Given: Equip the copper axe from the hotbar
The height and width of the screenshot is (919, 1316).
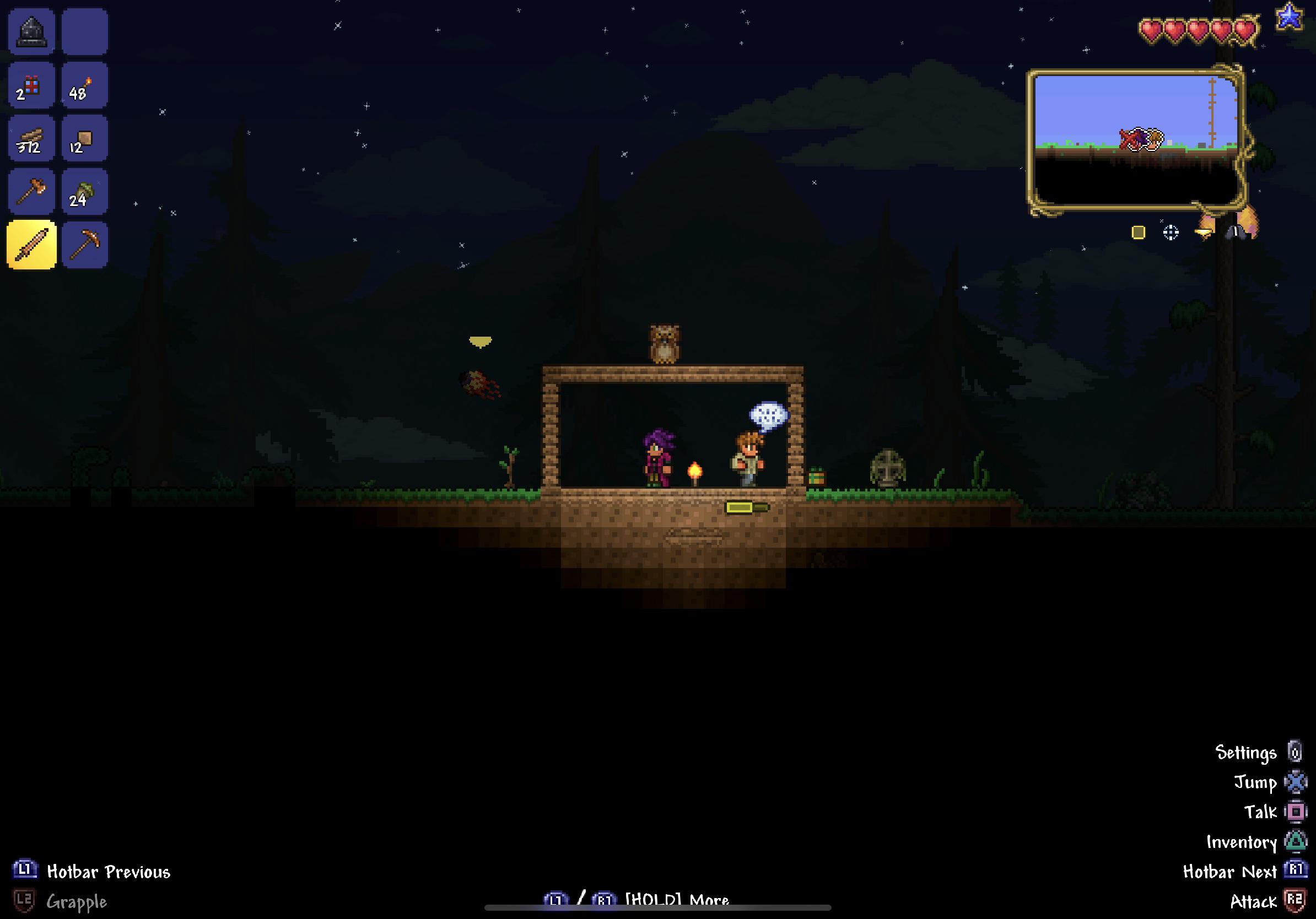Looking at the screenshot, I should (31, 192).
